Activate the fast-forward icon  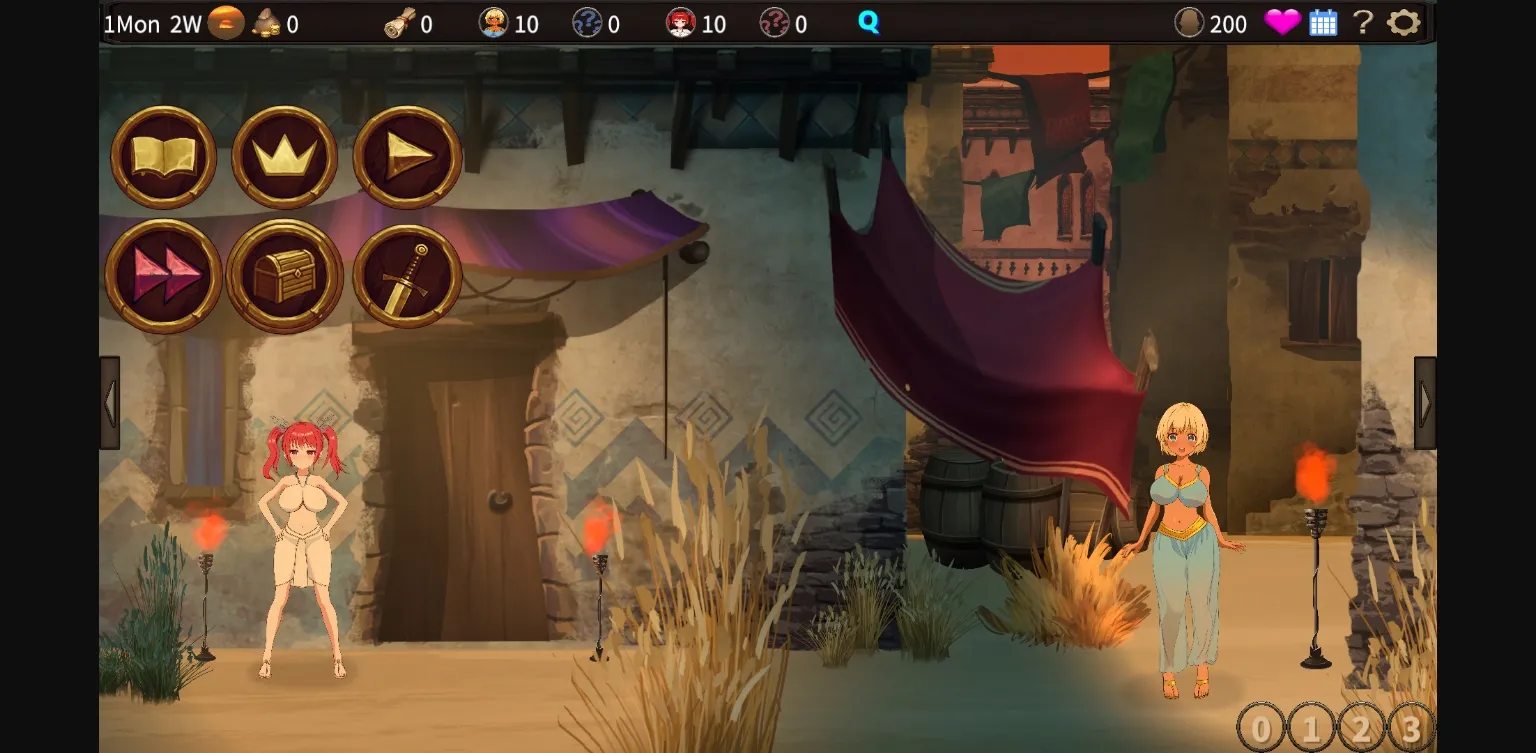[163, 276]
